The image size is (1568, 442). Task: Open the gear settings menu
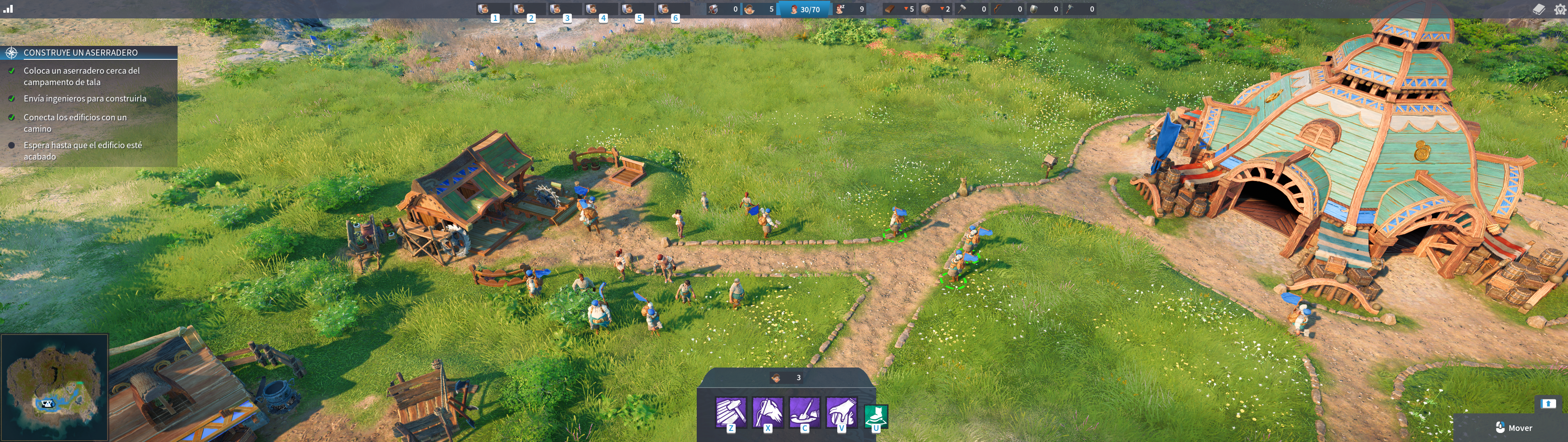click(x=1559, y=9)
